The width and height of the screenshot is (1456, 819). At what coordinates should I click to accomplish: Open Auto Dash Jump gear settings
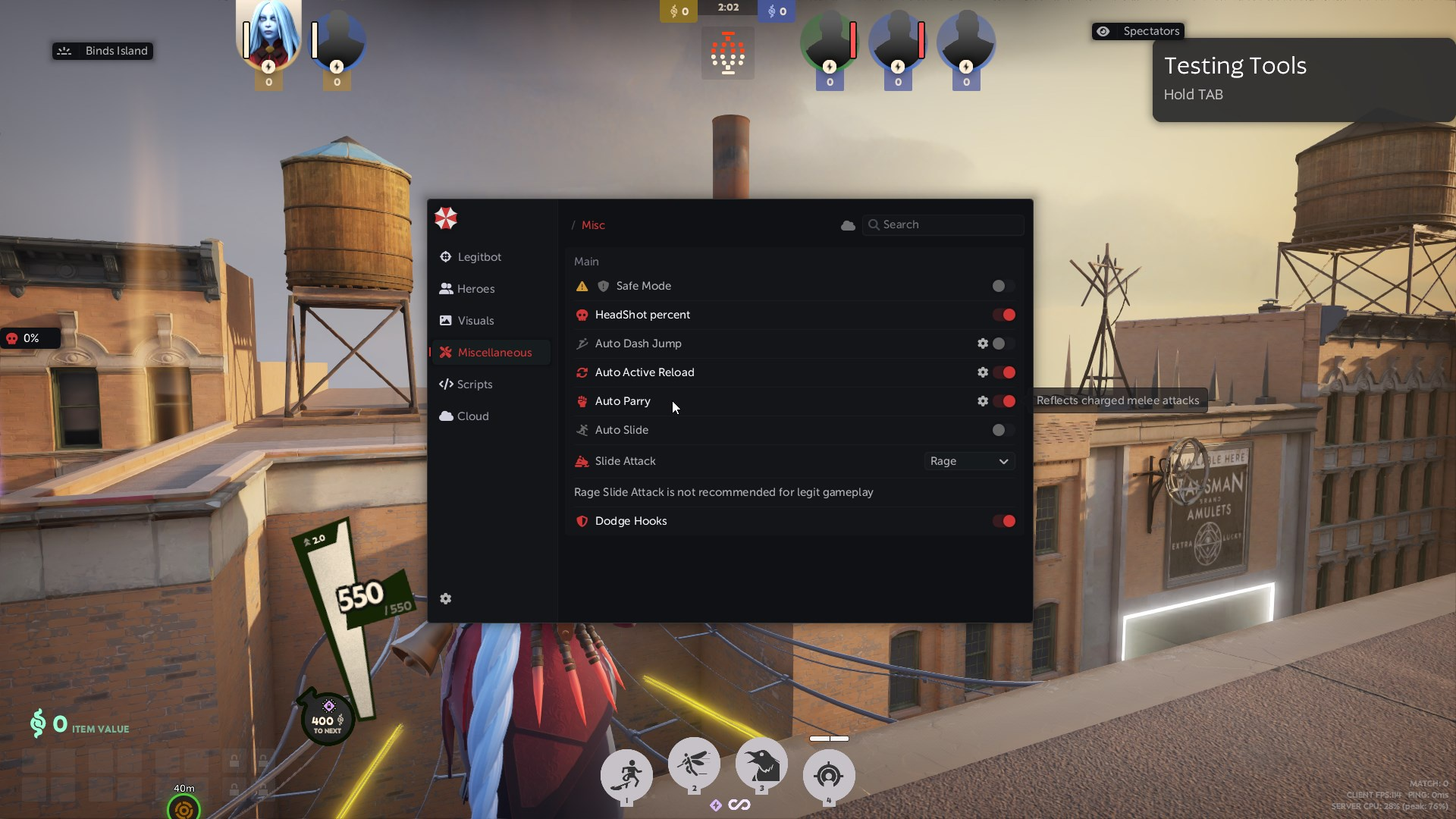click(983, 344)
